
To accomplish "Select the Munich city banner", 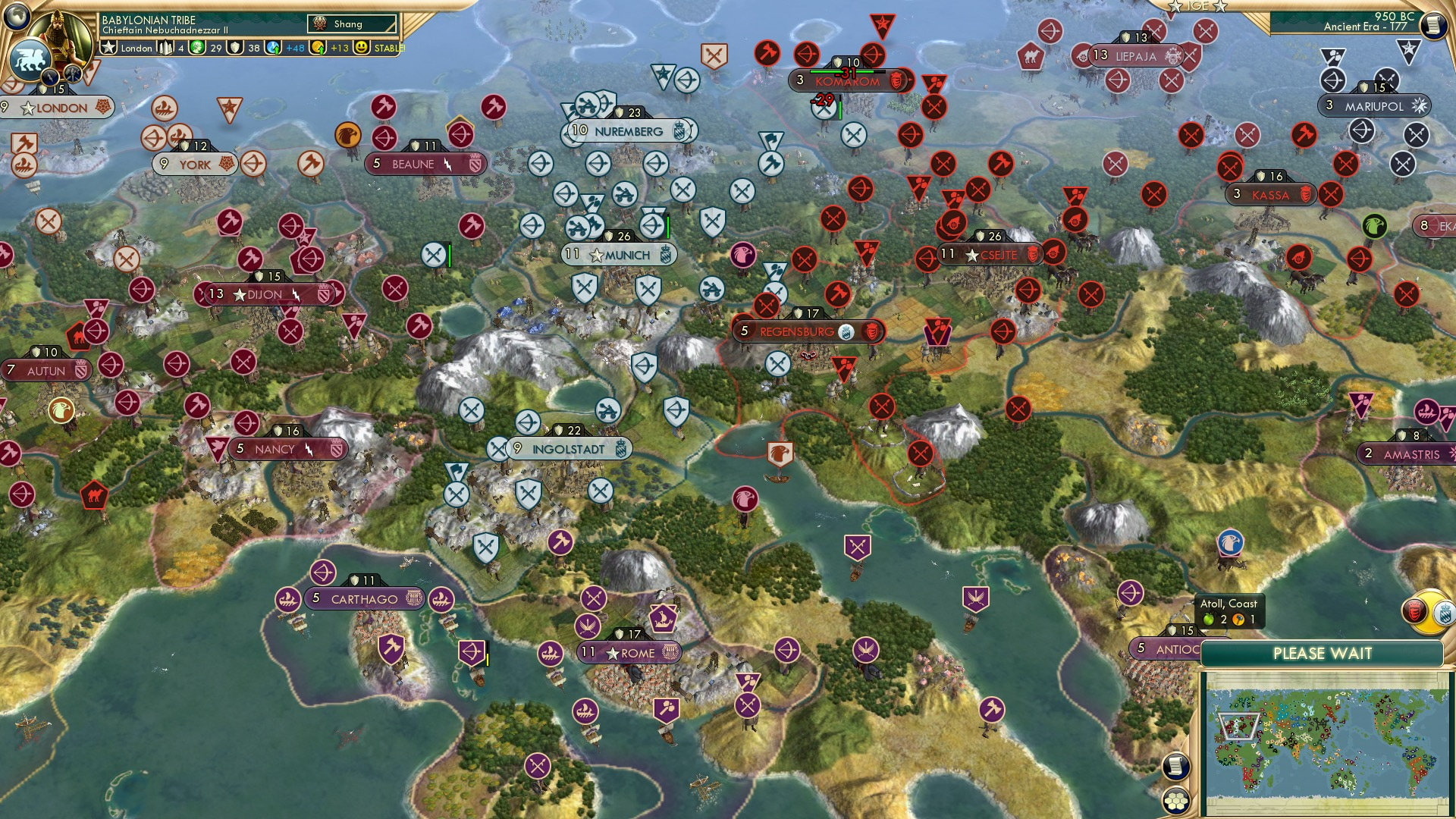I will [x=618, y=255].
